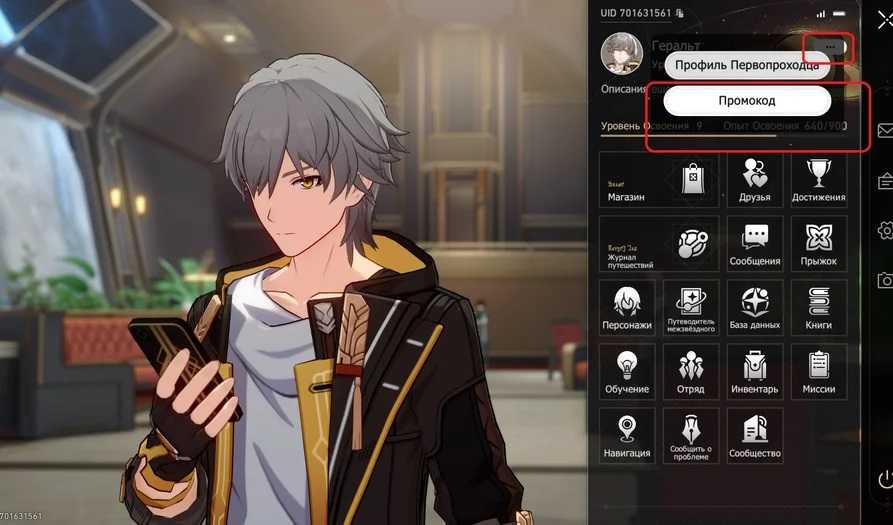Show the Достижения achievements

click(818, 180)
